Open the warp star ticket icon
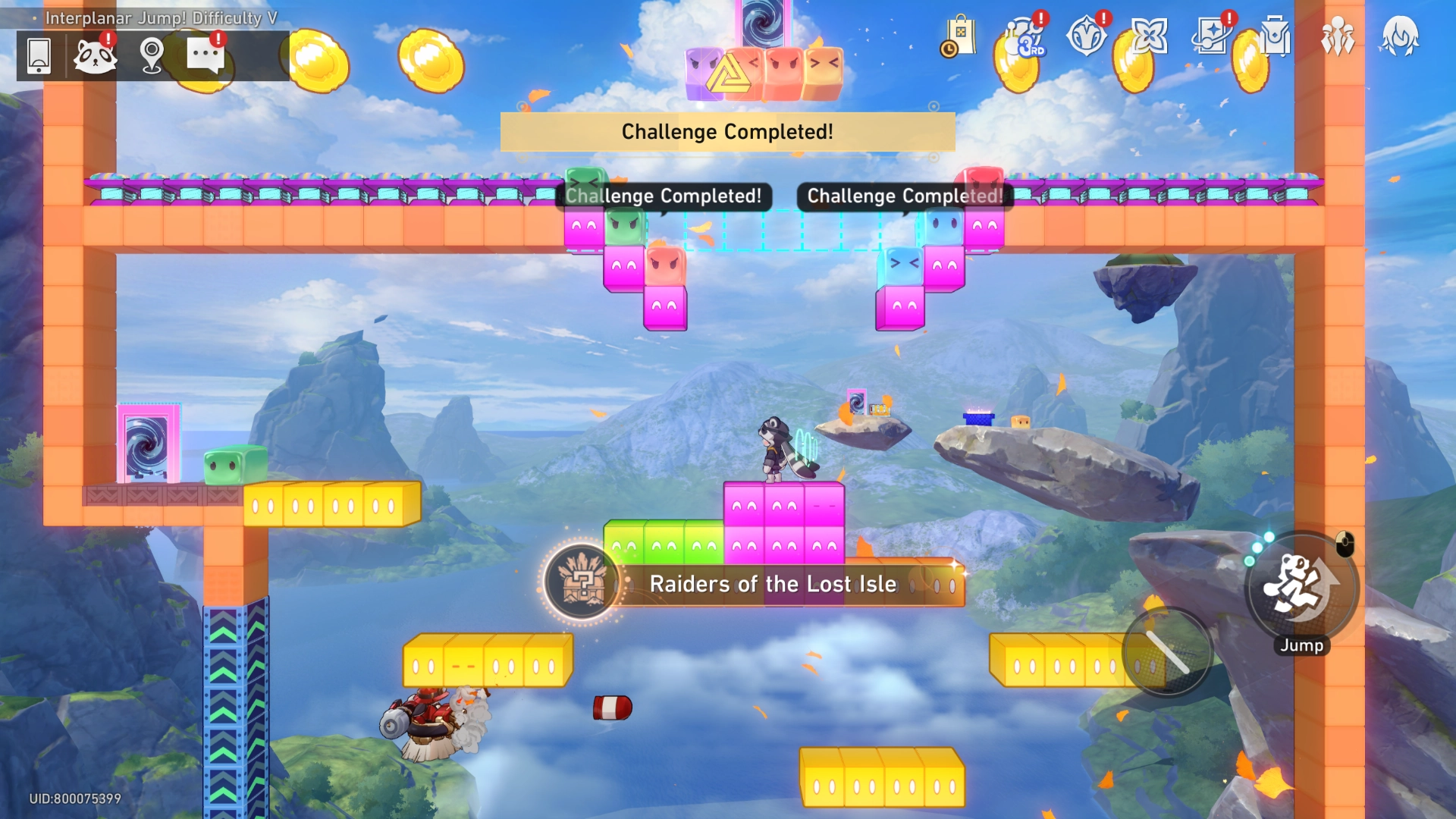Viewport: 1456px width, 819px height. click(1212, 36)
